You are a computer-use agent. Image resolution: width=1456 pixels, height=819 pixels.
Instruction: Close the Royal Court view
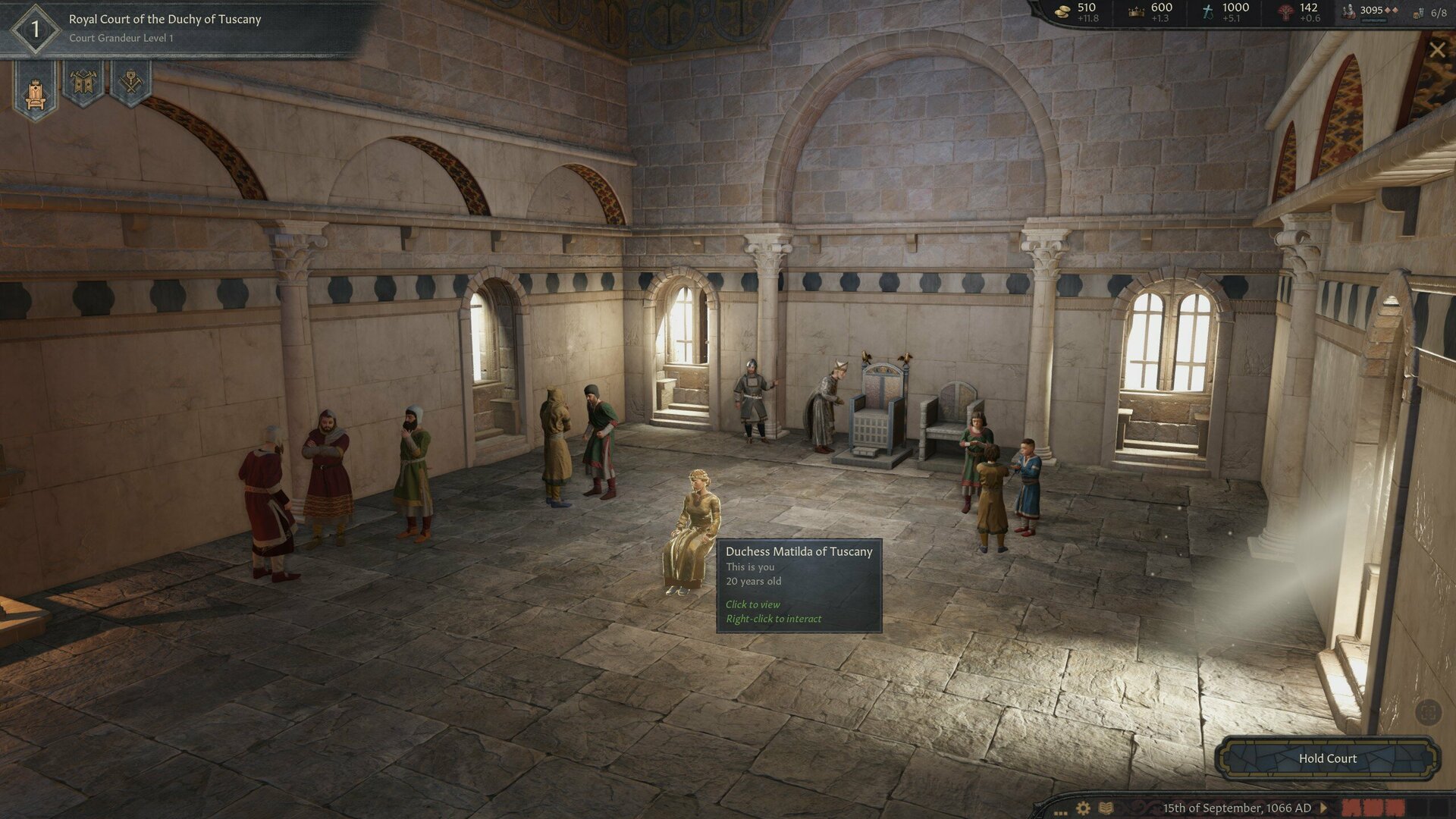1439,50
